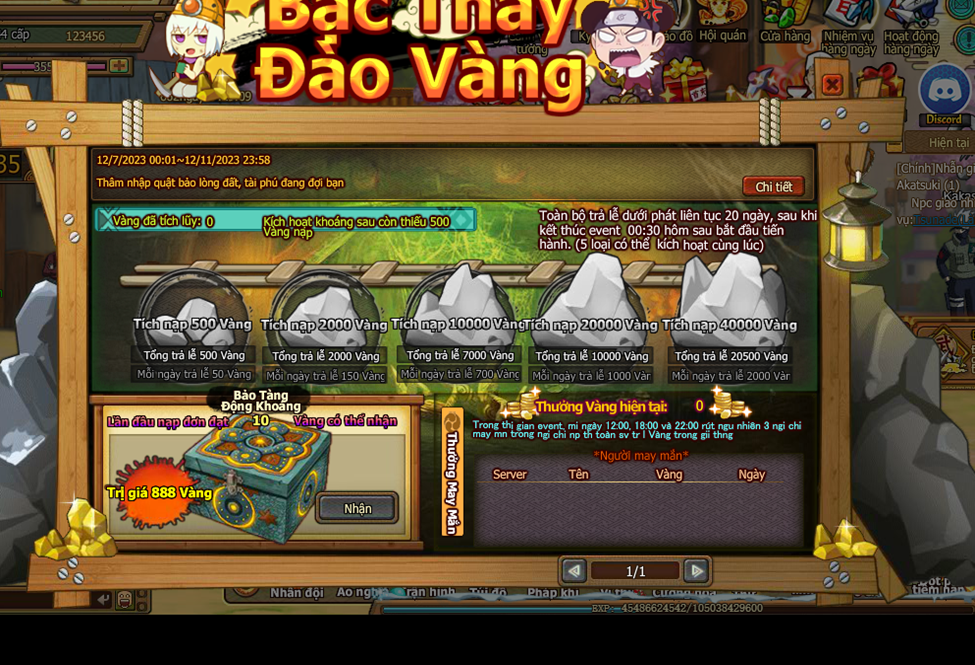Select the Tích nạp 2000 Vàng ore tier
Image resolution: width=975 pixels, height=665 pixels.
click(324, 310)
